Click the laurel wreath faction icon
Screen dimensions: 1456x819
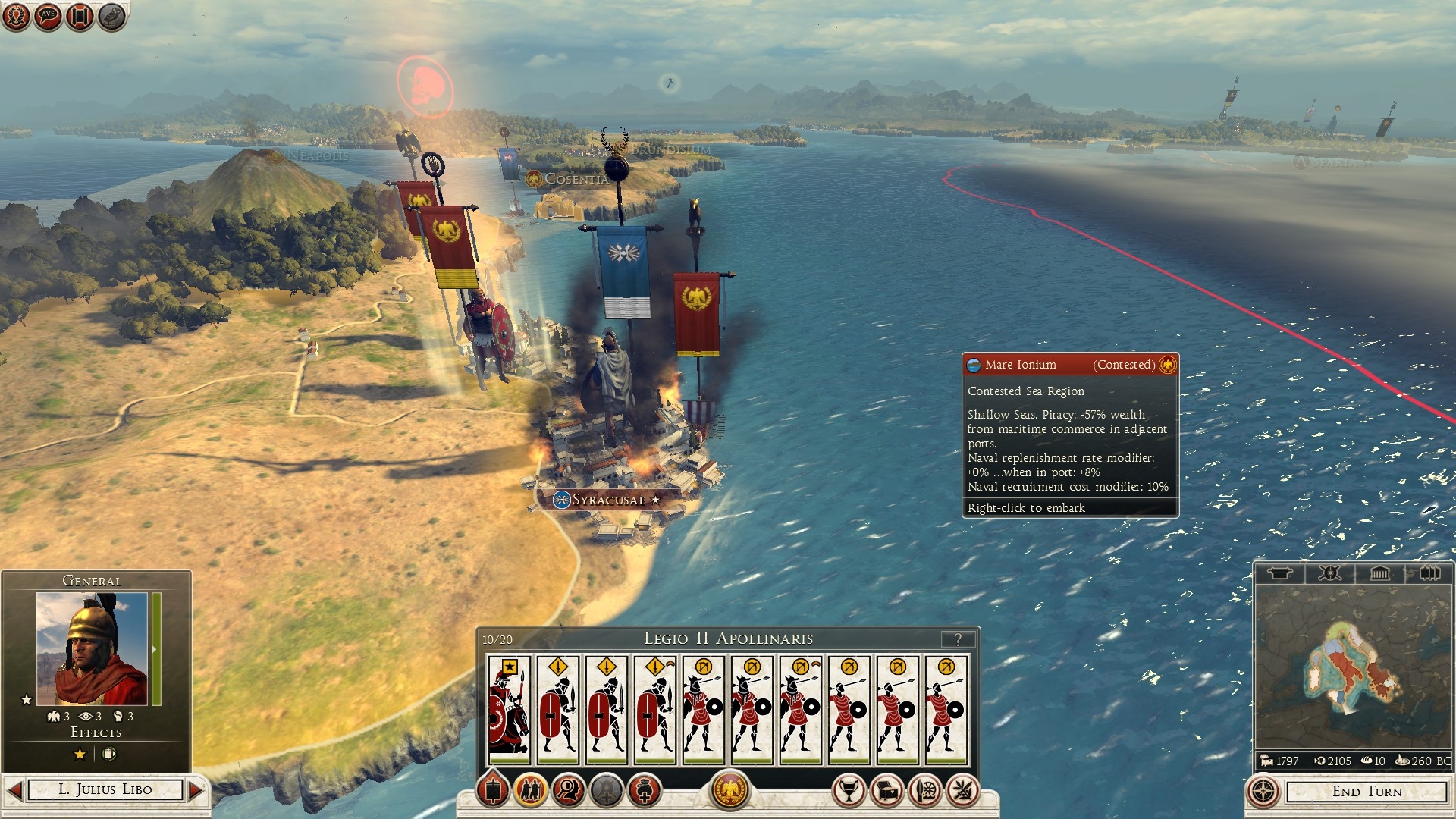tap(16, 15)
